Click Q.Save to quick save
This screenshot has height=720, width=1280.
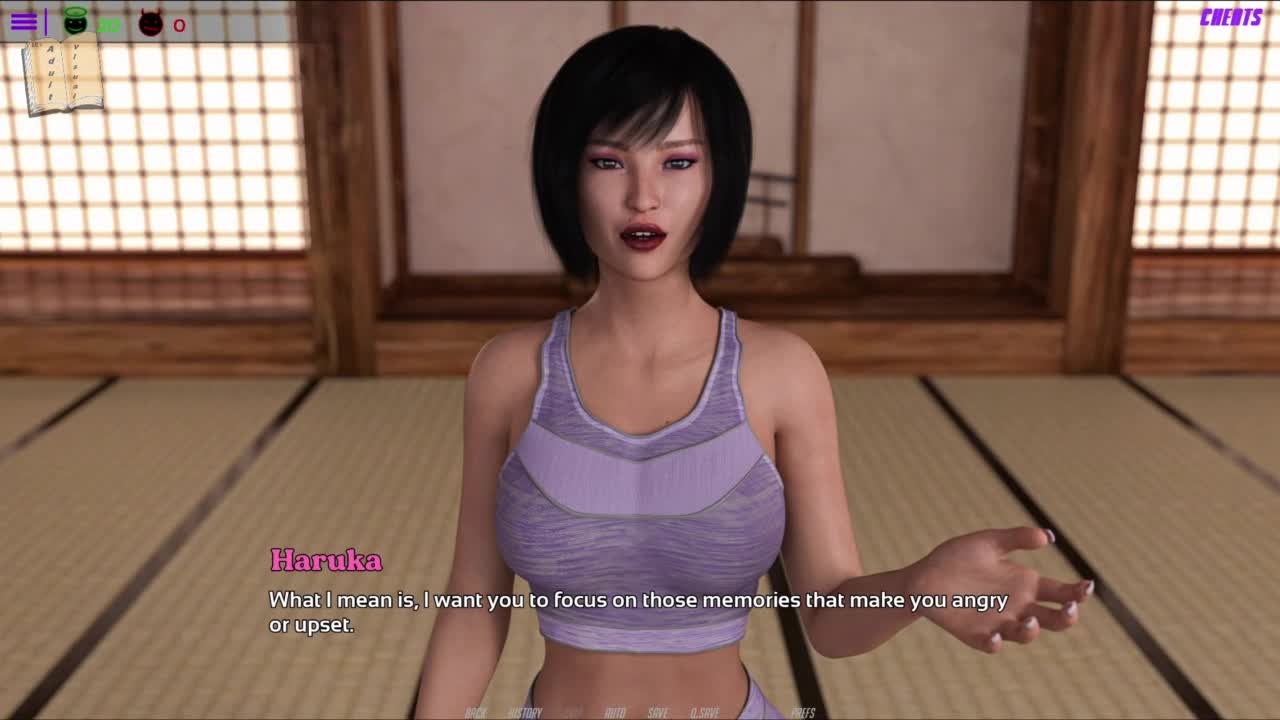pyautogui.click(x=704, y=712)
